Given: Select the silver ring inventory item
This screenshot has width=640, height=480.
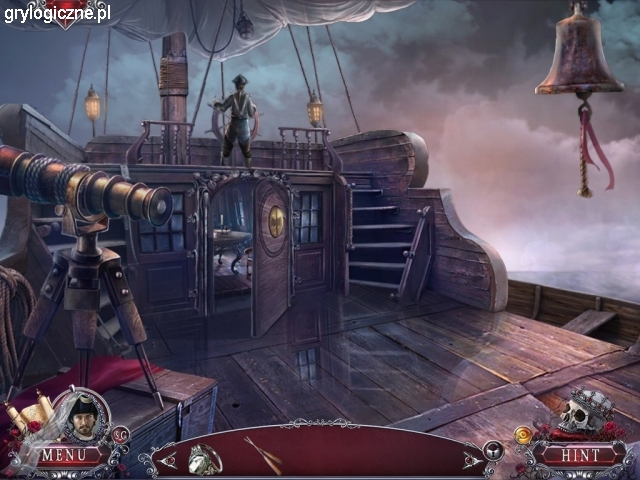Looking at the screenshot, I should [206, 456].
